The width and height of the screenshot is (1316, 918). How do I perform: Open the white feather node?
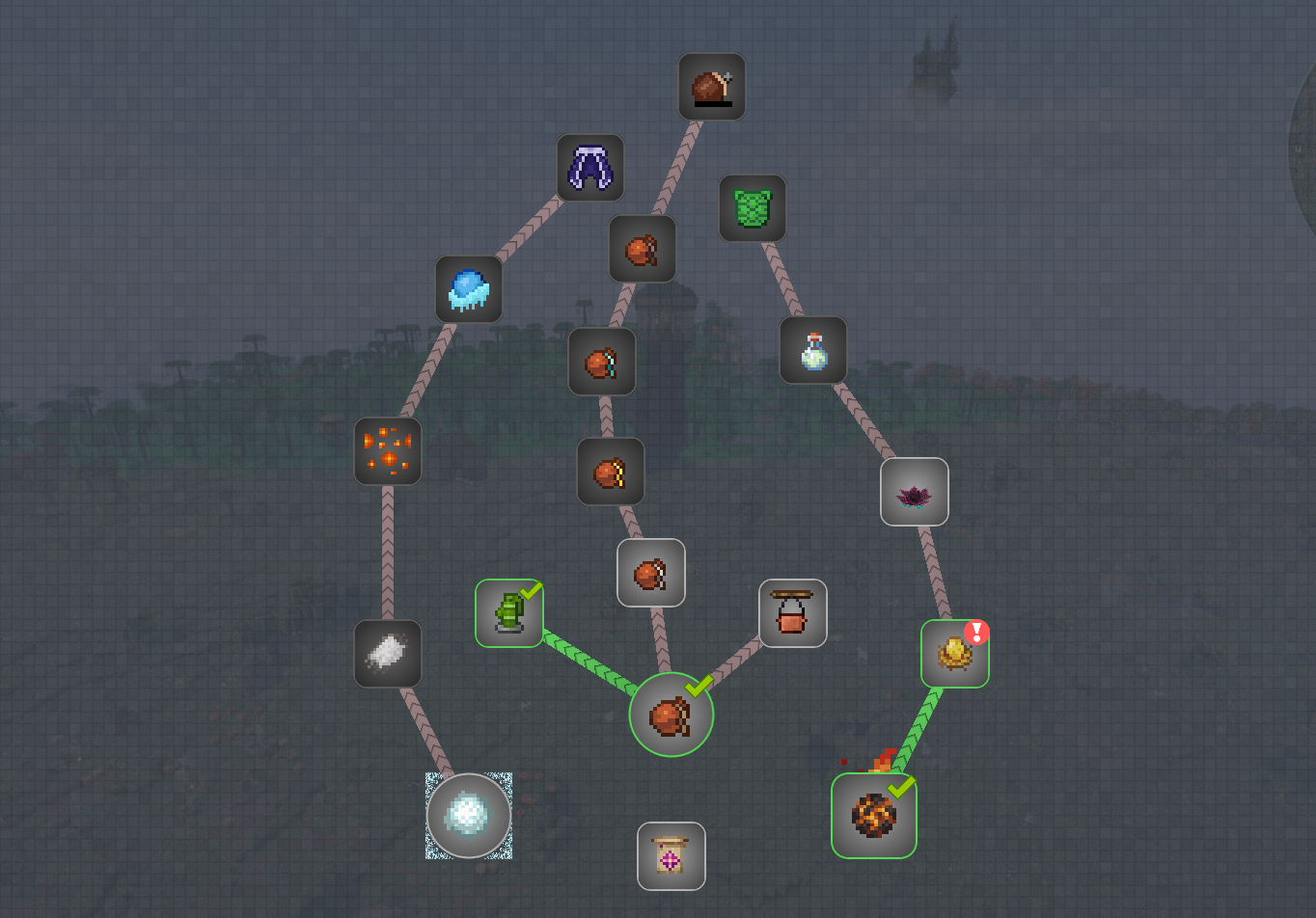[x=387, y=653]
